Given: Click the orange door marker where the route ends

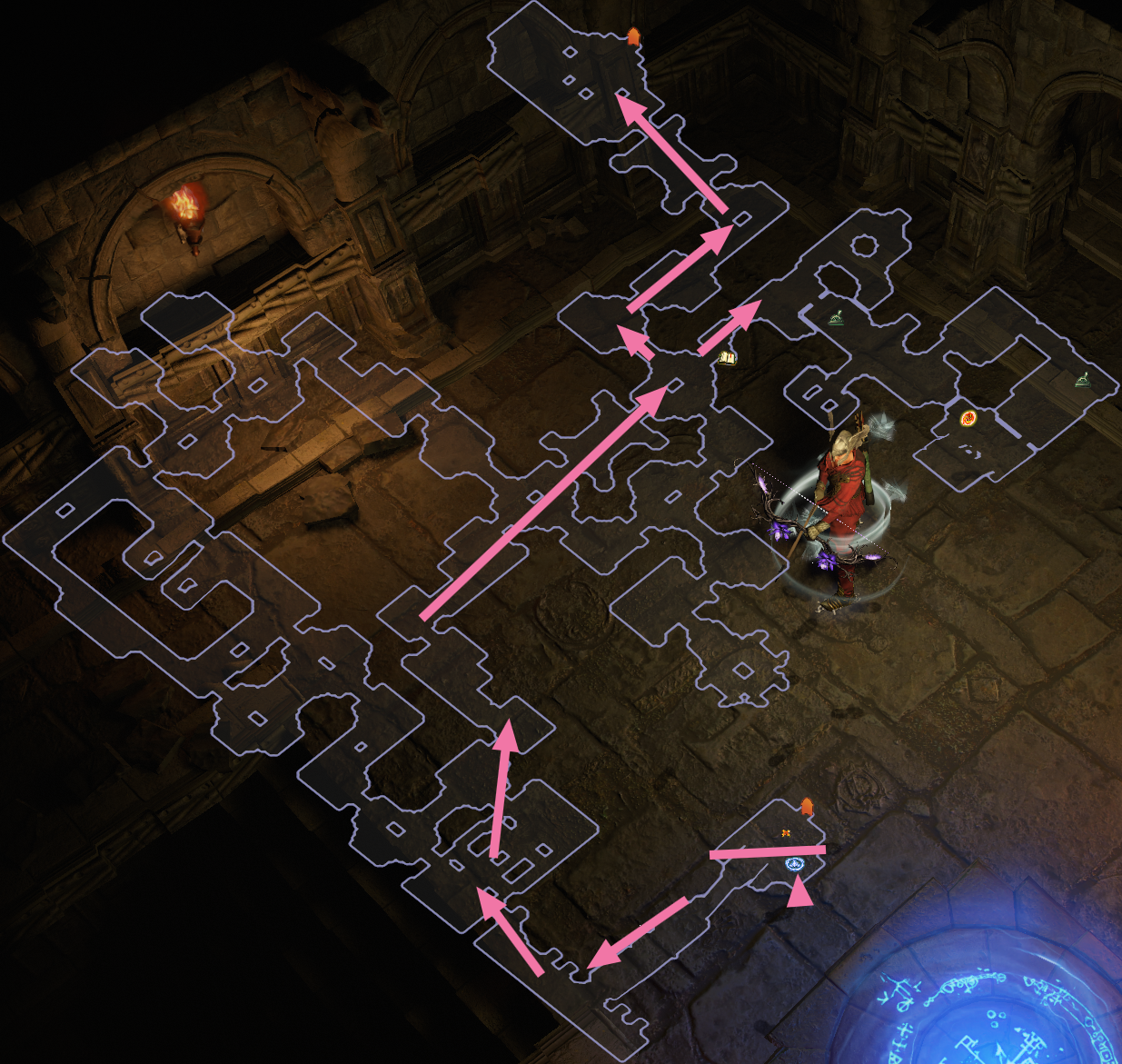Looking at the screenshot, I should click(x=633, y=36).
